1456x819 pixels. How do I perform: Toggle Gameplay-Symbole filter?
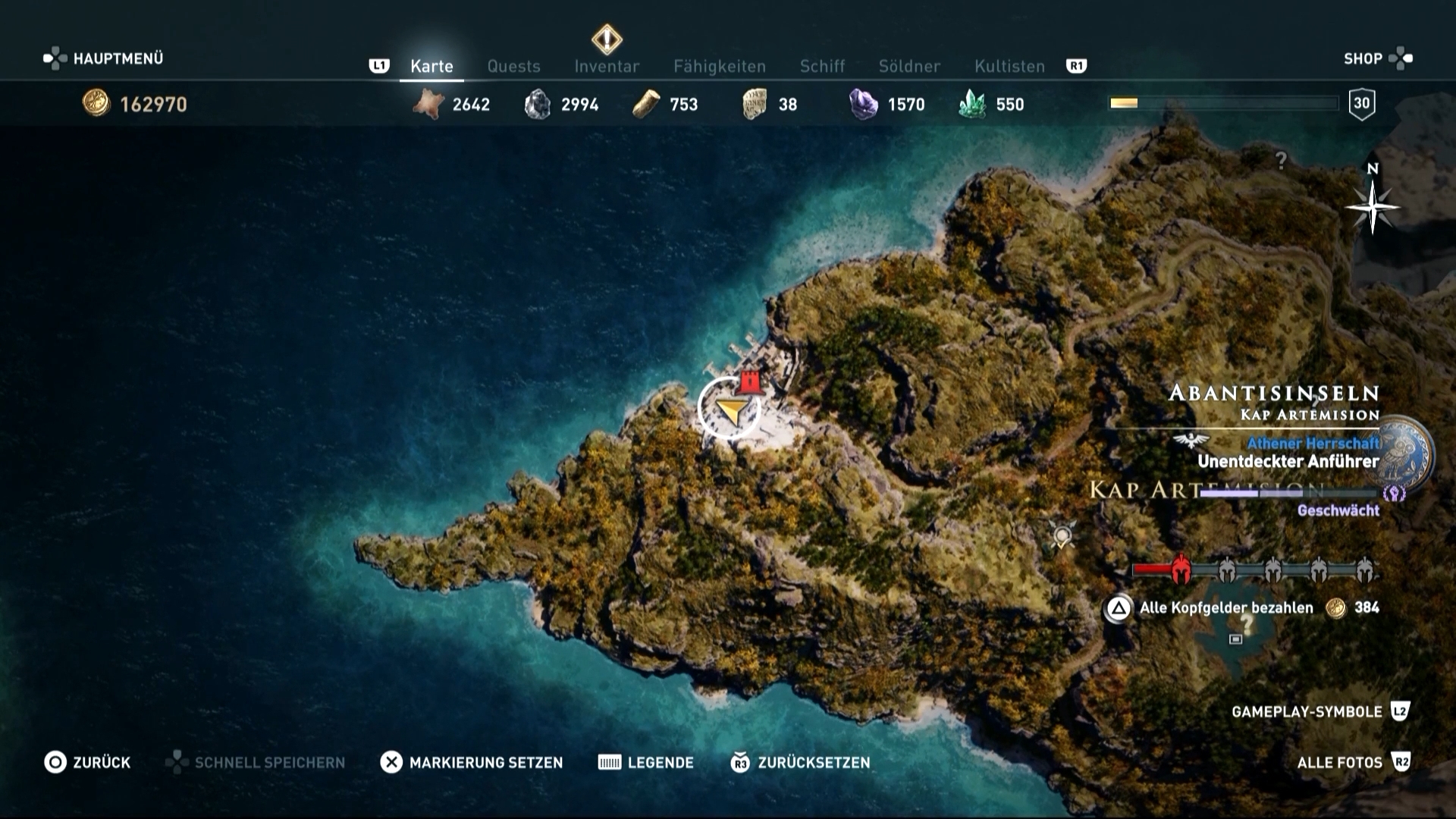pyautogui.click(x=1319, y=711)
